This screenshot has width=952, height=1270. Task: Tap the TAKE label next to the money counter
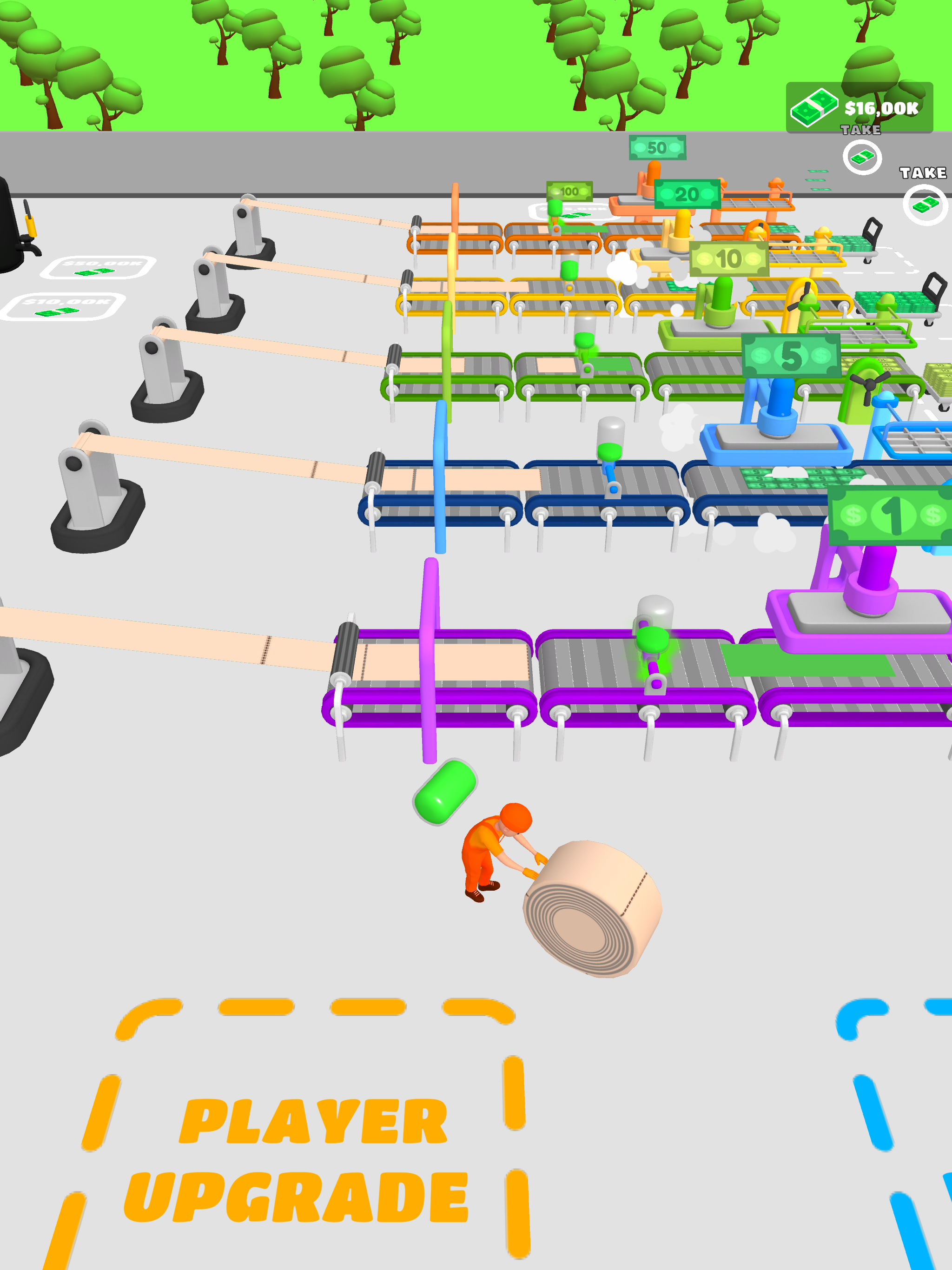tap(861, 130)
